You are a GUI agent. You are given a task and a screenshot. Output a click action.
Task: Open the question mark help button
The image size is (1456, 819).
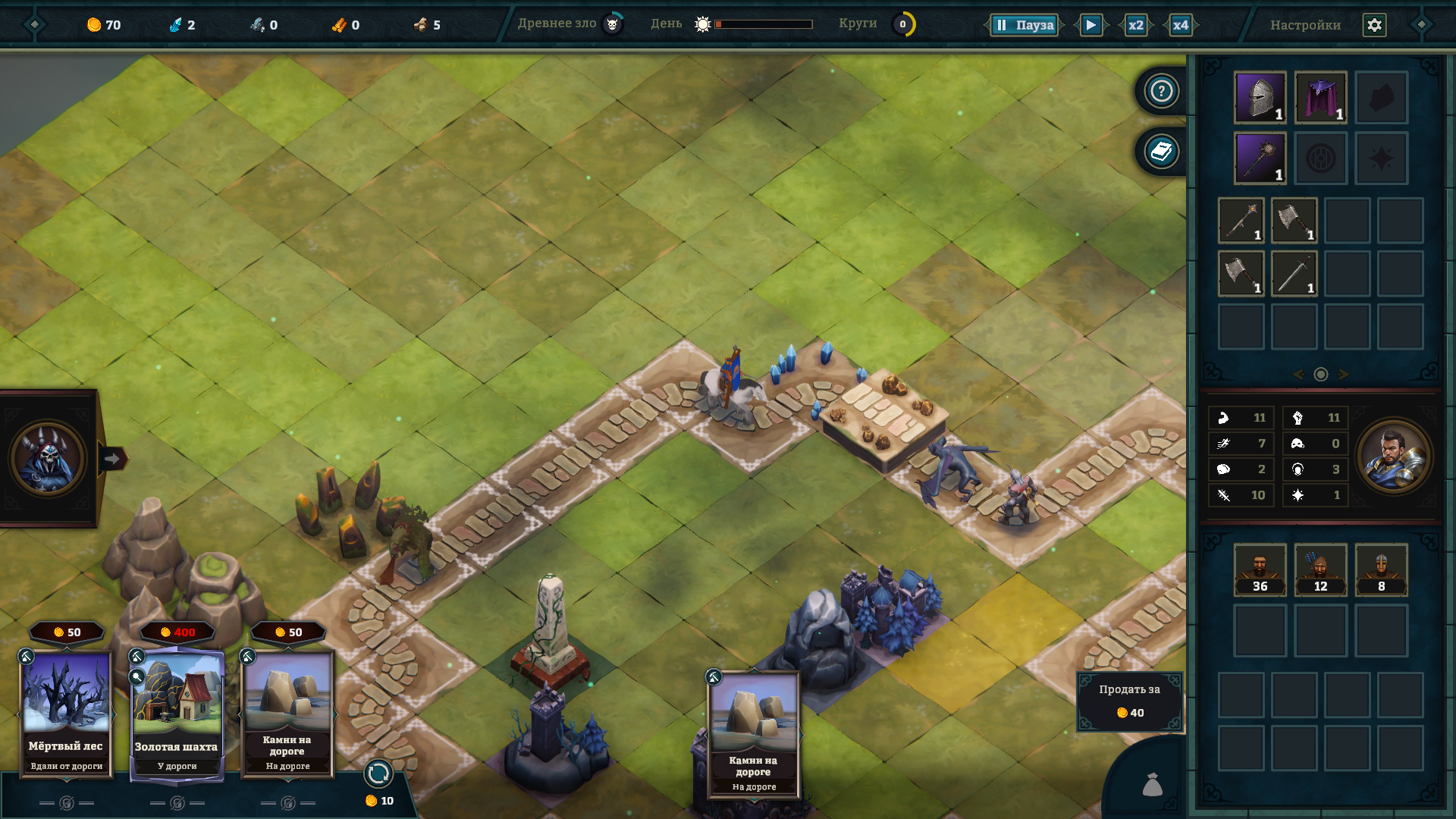point(1161,91)
